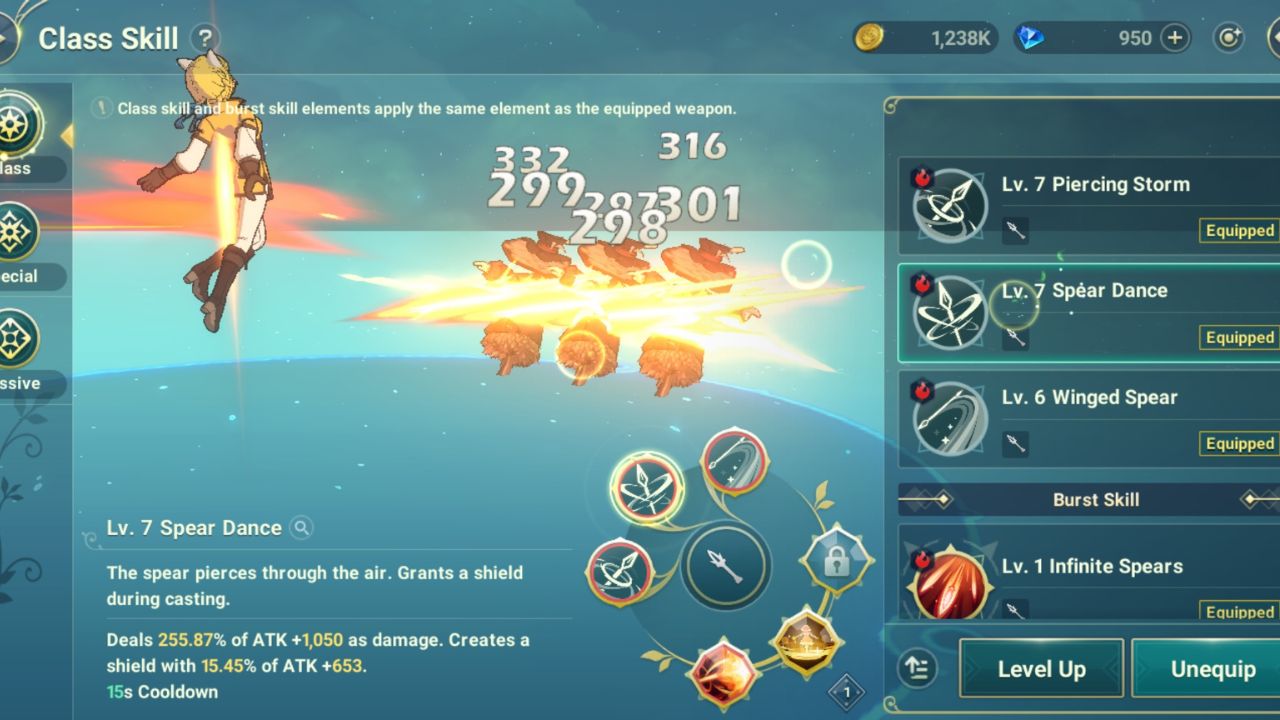Open the circular refresh icon near the currencies

click(x=1228, y=37)
